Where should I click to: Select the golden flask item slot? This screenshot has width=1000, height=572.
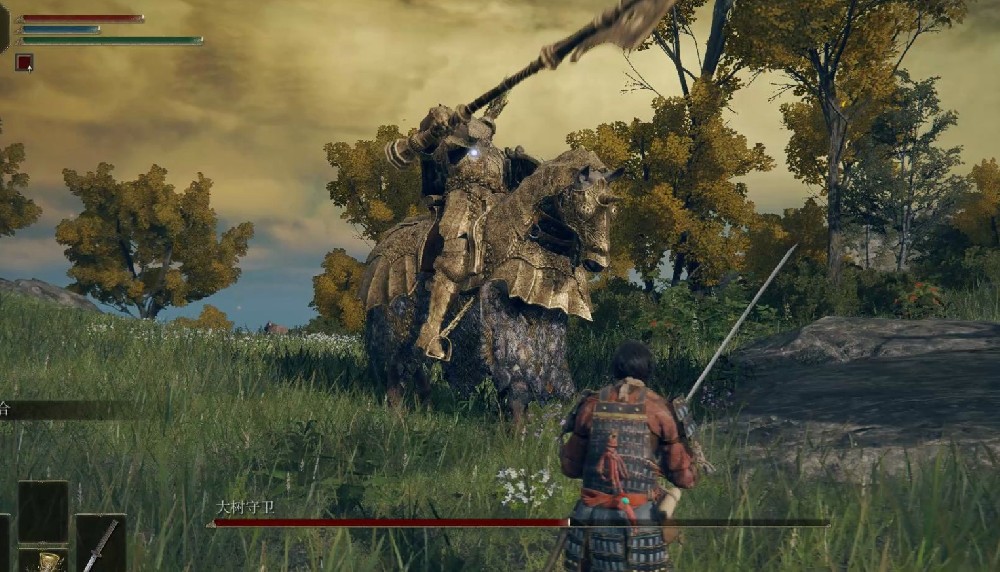coord(45,561)
